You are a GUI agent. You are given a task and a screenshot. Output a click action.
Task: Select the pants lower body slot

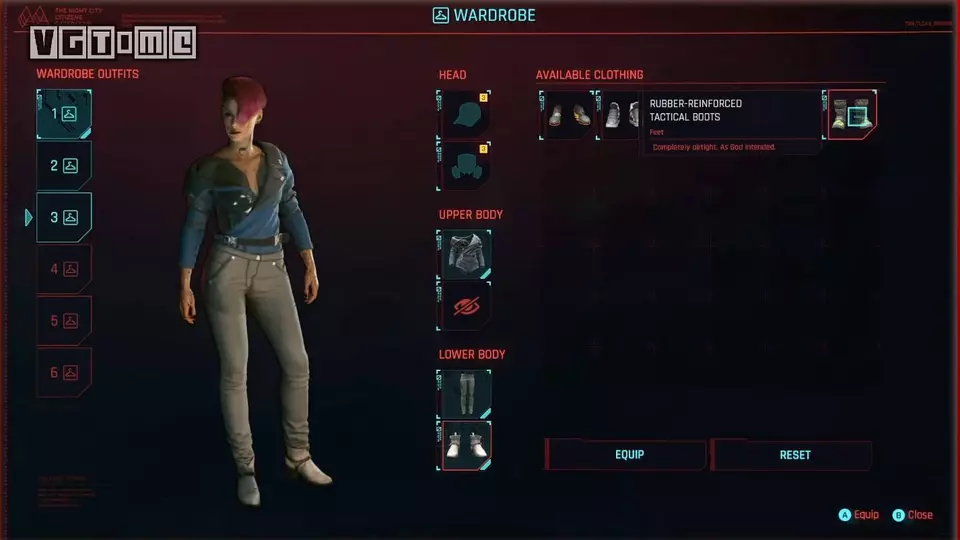coord(465,394)
